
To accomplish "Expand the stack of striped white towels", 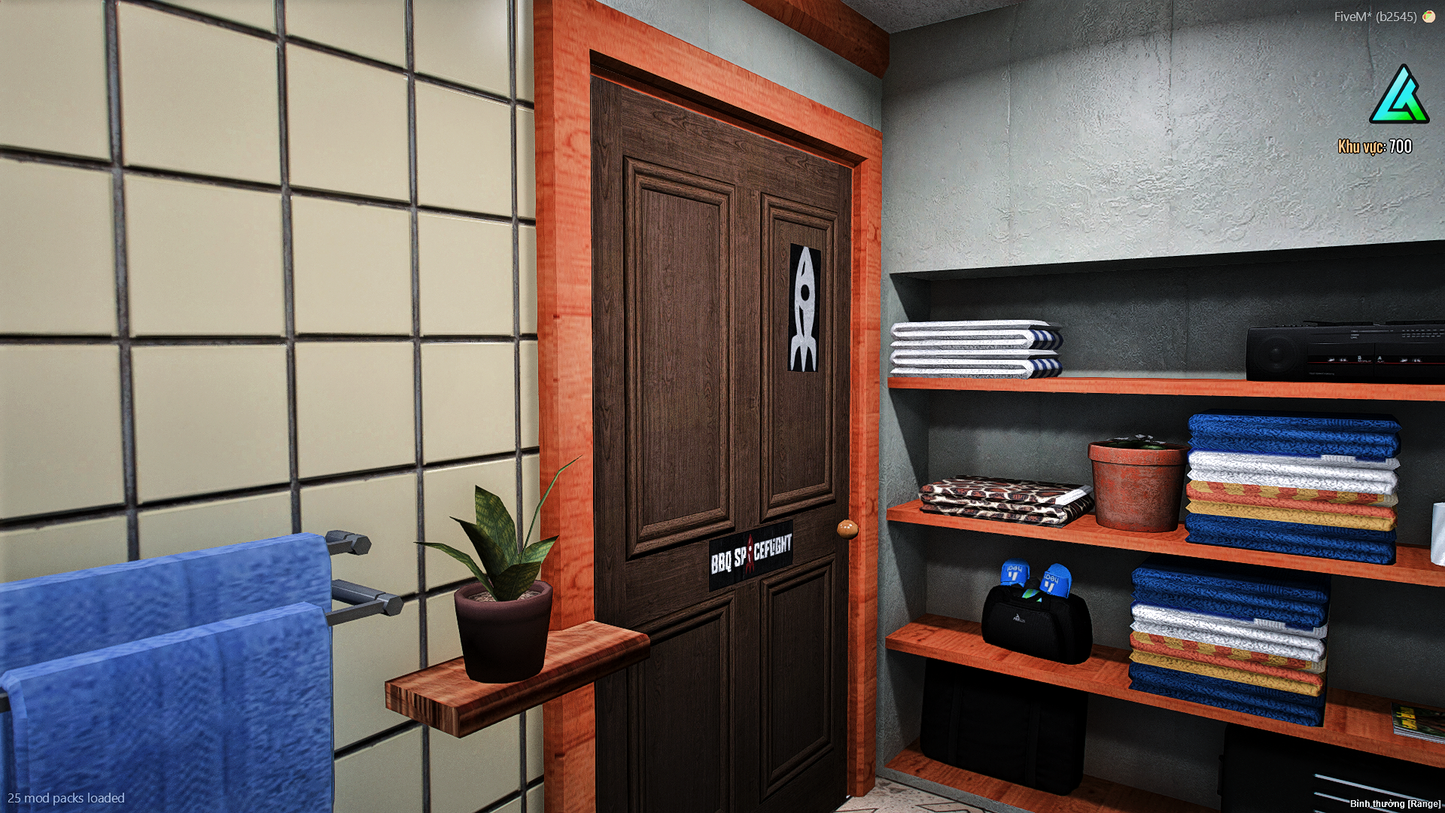I will (975, 350).
